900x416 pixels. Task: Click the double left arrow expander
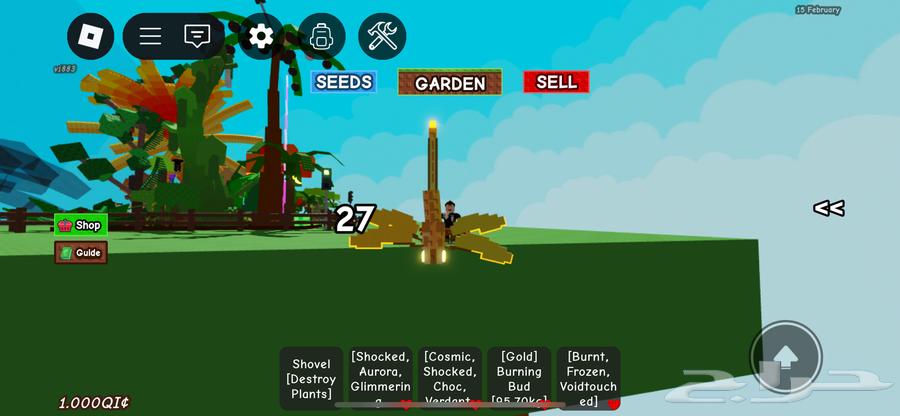coord(828,208)
